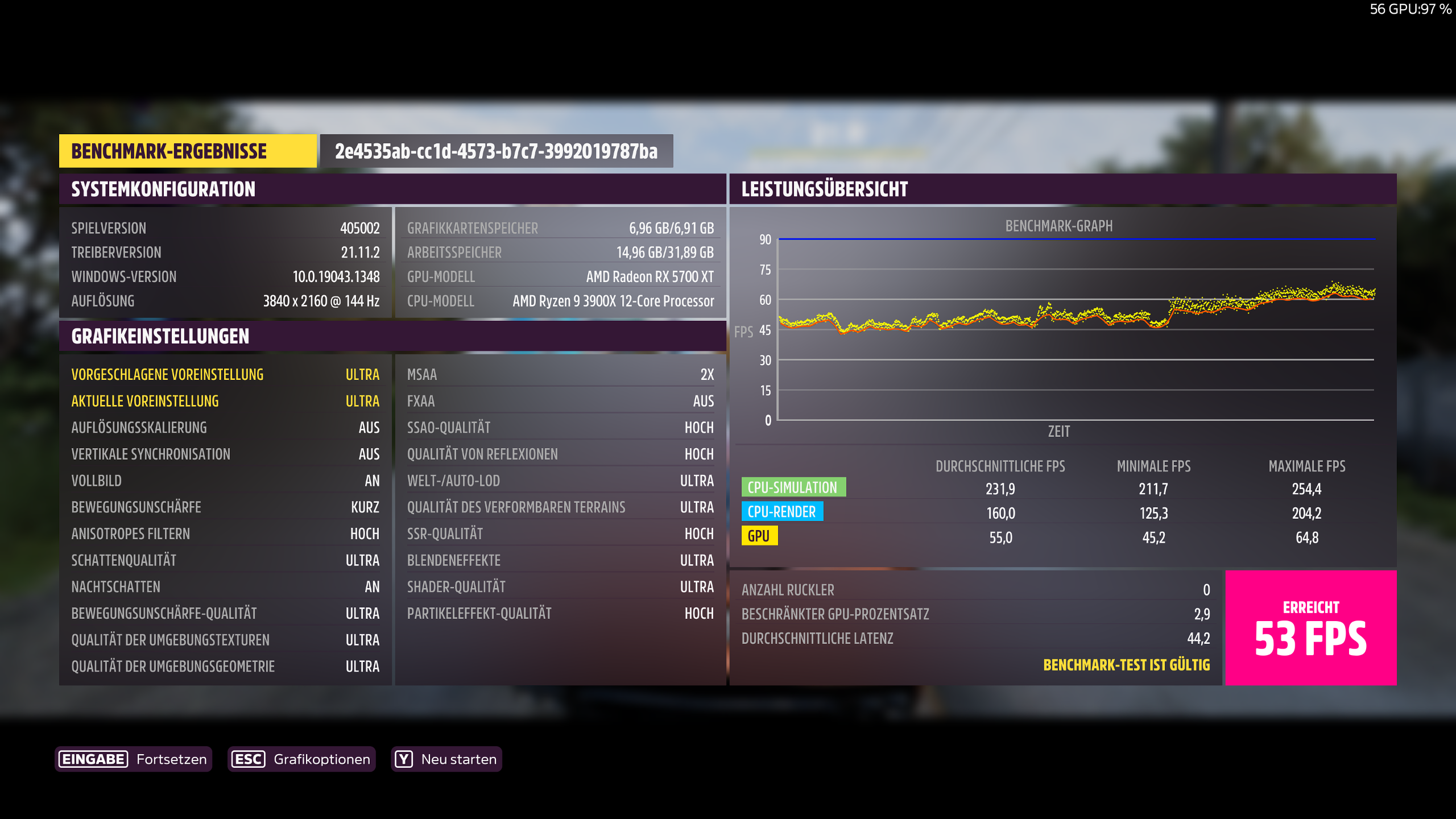
Task: Choose Neu starten to restart benchmark
Action: (458, 759)
